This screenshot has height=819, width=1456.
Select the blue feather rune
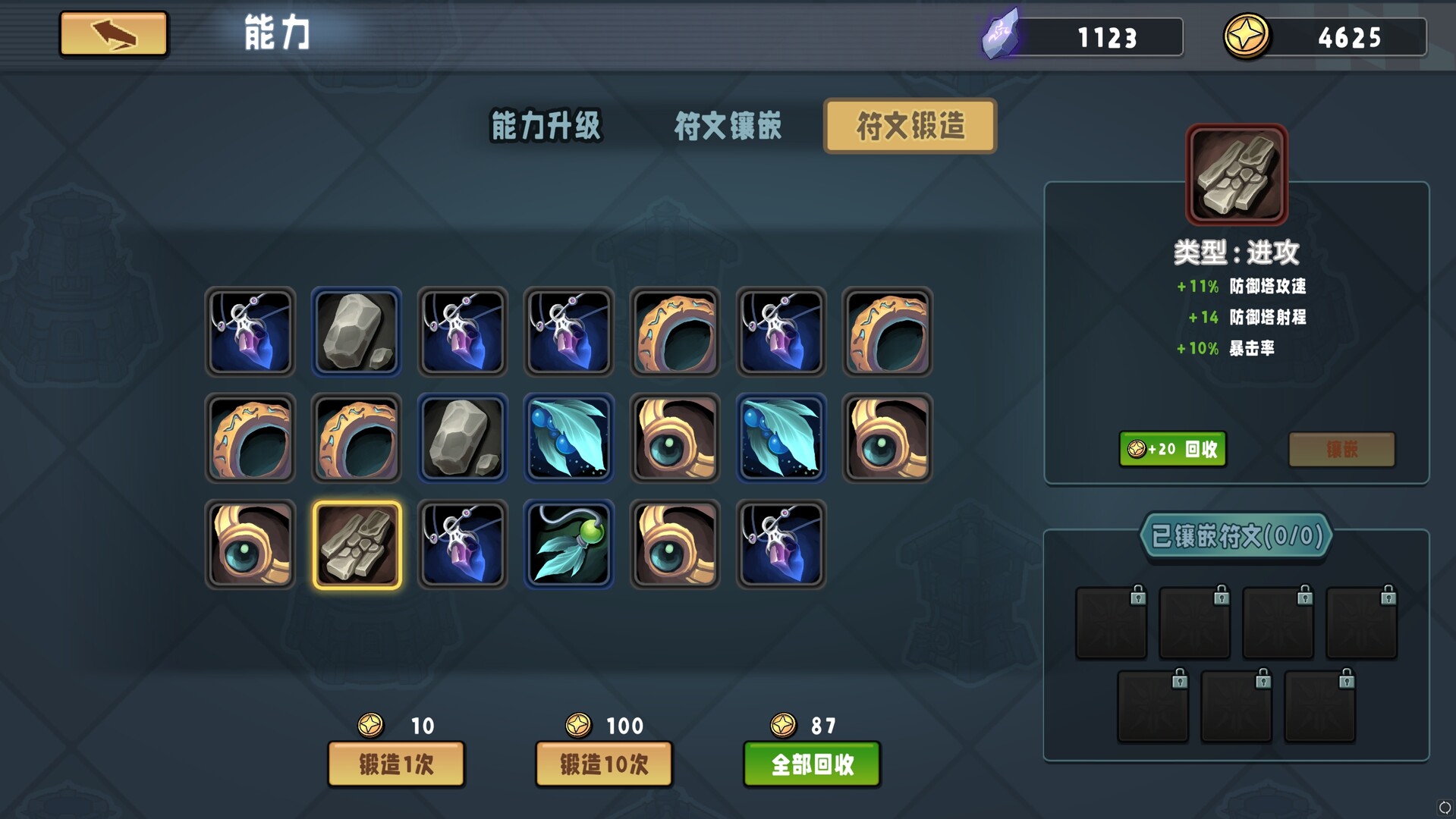(x=568, y=438)
